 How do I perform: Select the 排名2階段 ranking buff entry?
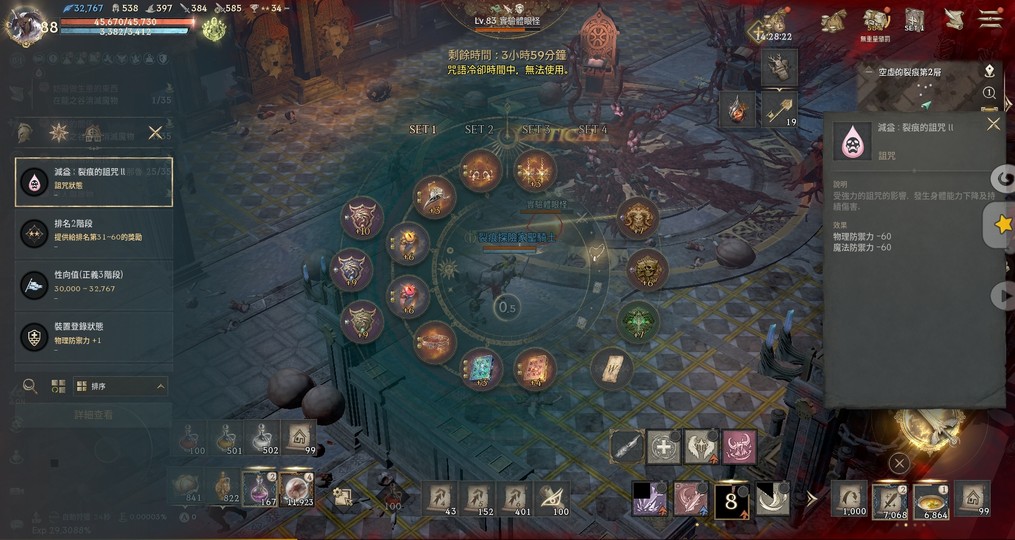[x=94, y=232]
